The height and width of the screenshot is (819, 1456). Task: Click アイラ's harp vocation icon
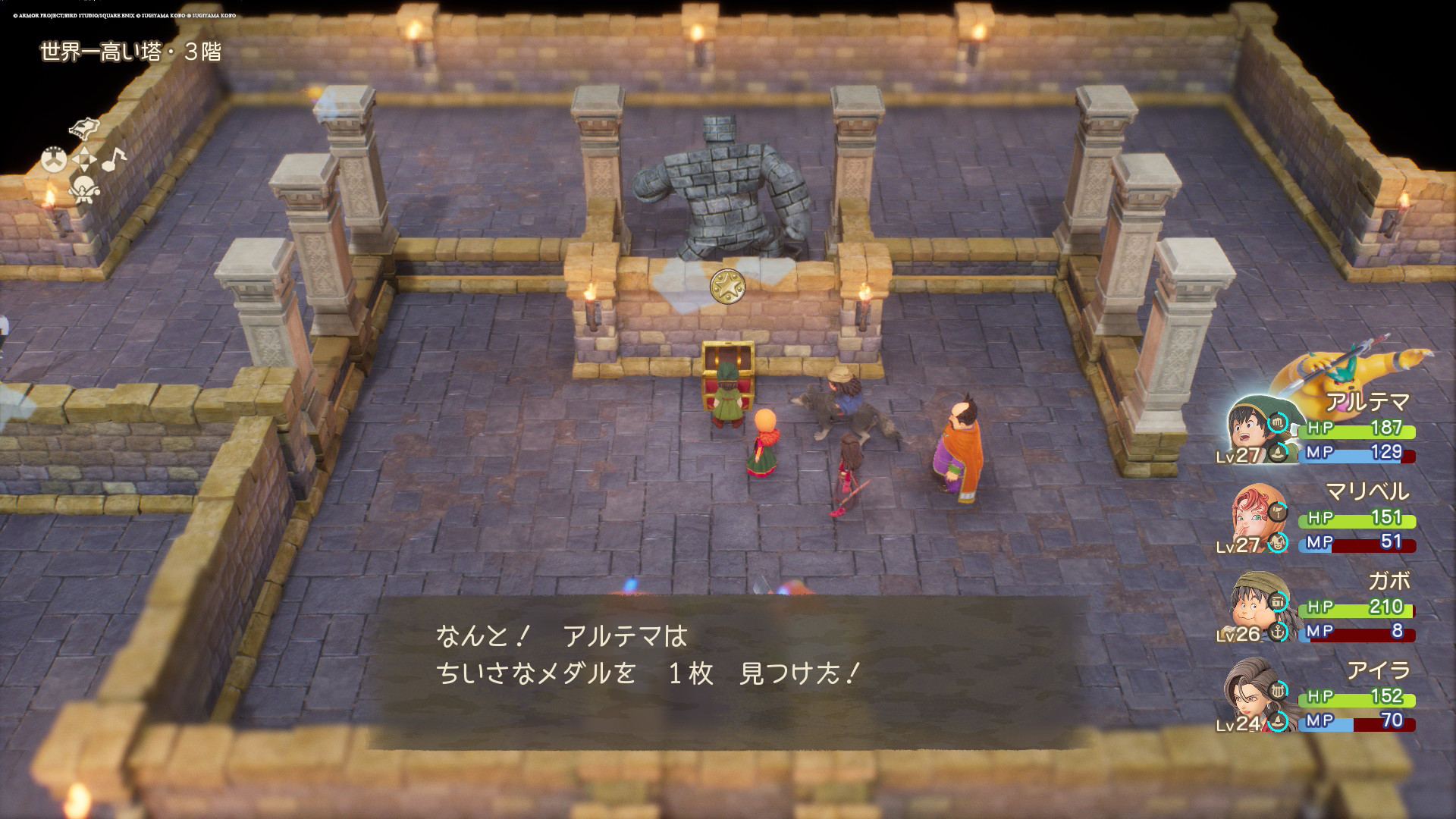(x=1278, y=690)
